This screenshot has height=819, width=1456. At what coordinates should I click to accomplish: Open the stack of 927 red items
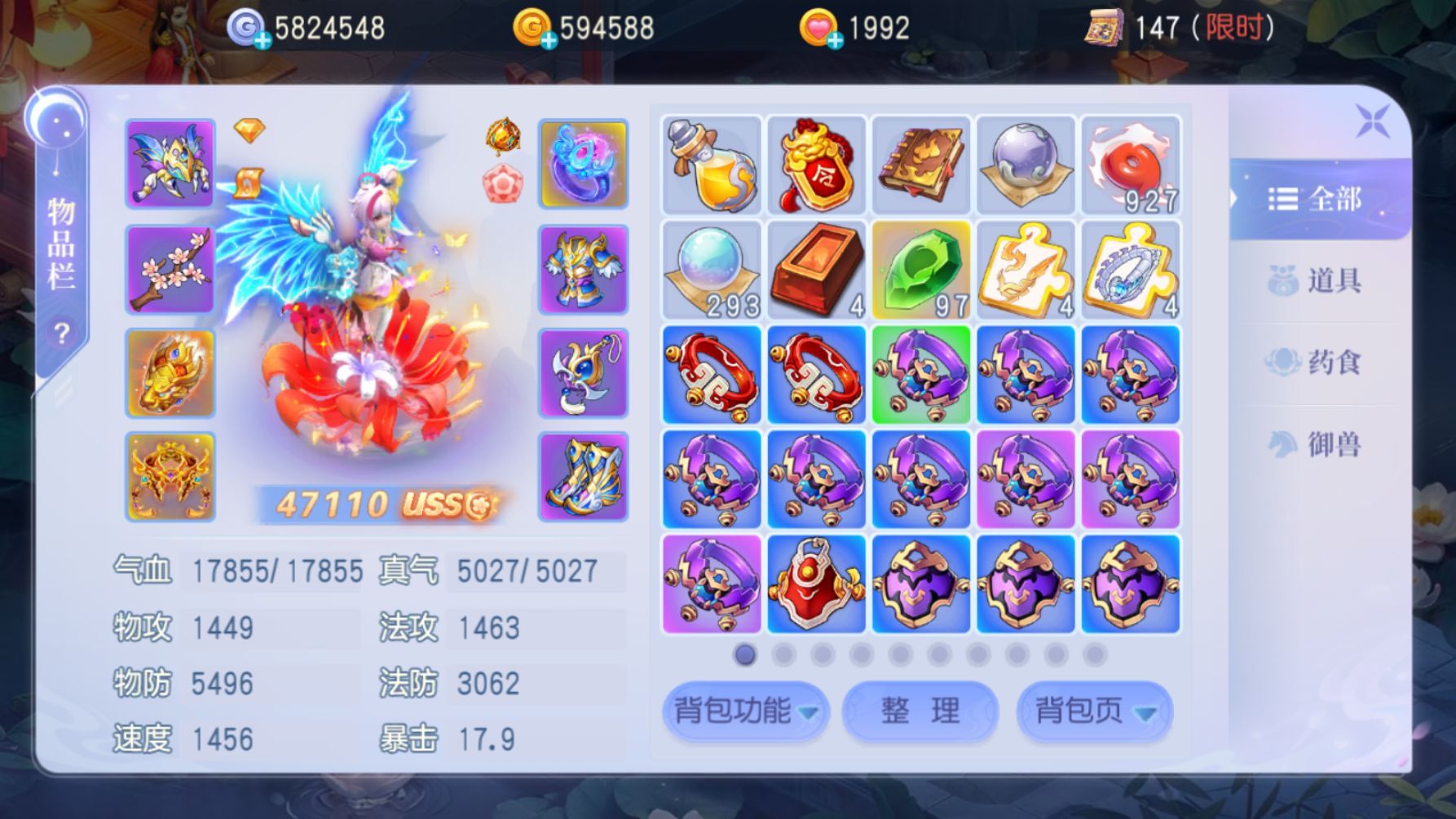tap(1130, 165)
